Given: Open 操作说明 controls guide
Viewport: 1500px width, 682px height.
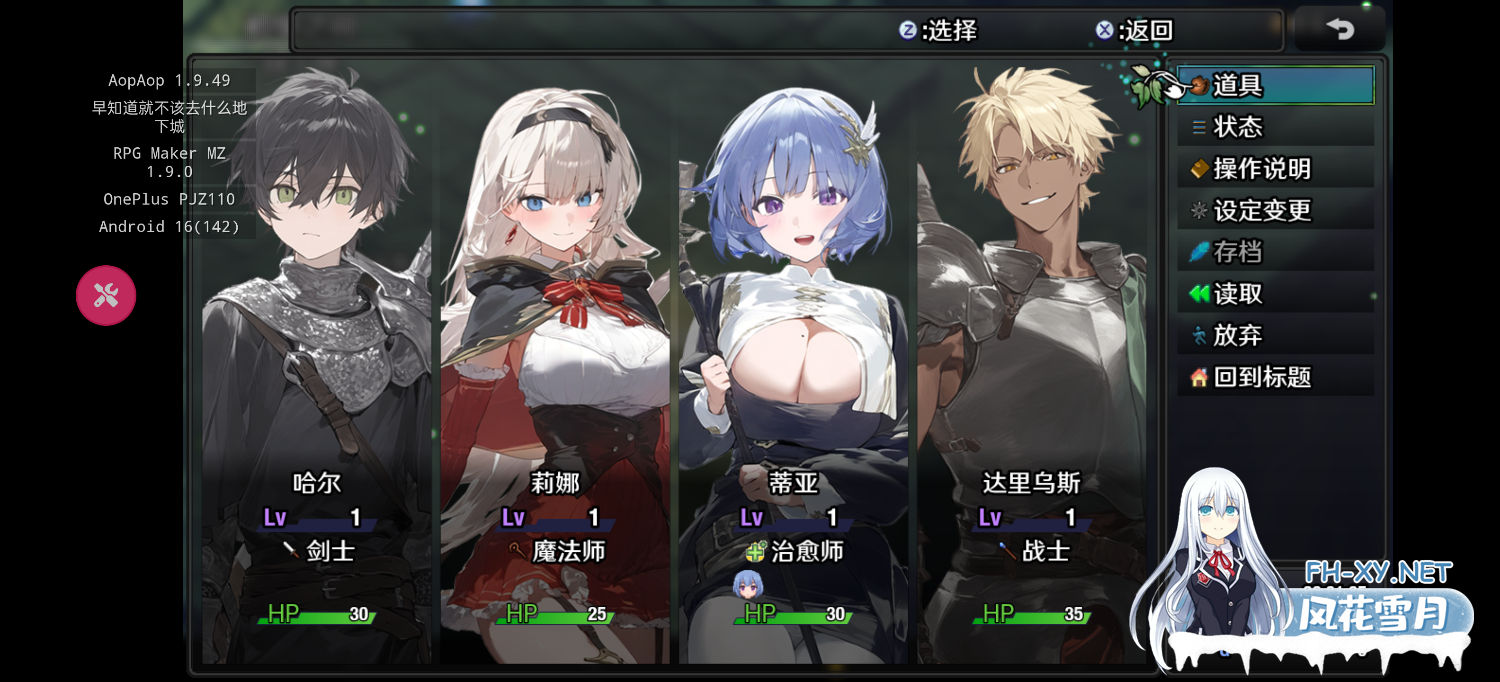Looking at the screenshot, I should pyautogui.click(x=1275, y=169).
